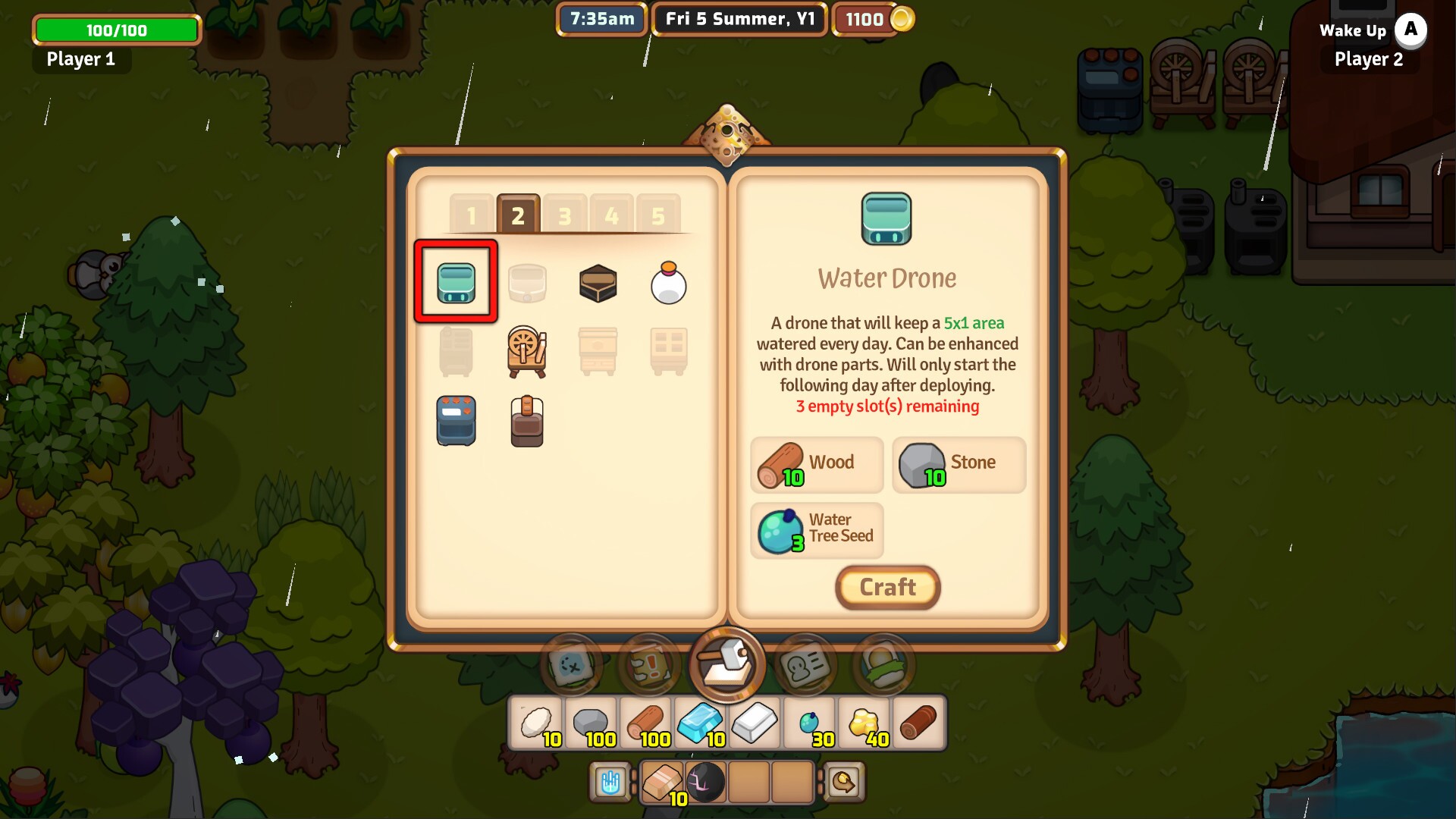Select the spinning wheel recipe
This screenshot has width=1456, height=819.
point(528,351)
